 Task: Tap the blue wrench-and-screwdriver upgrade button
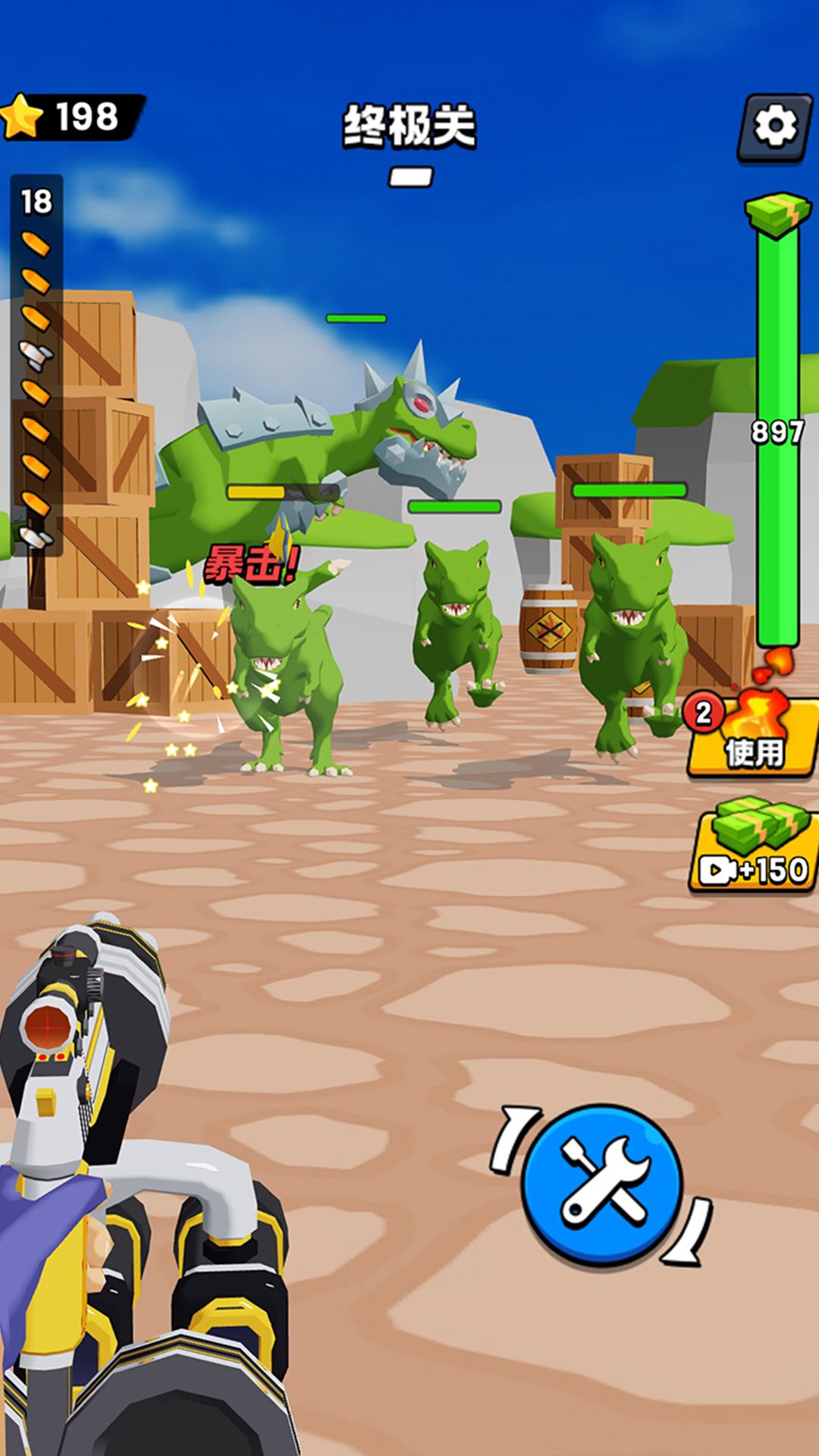[603, 1183]
